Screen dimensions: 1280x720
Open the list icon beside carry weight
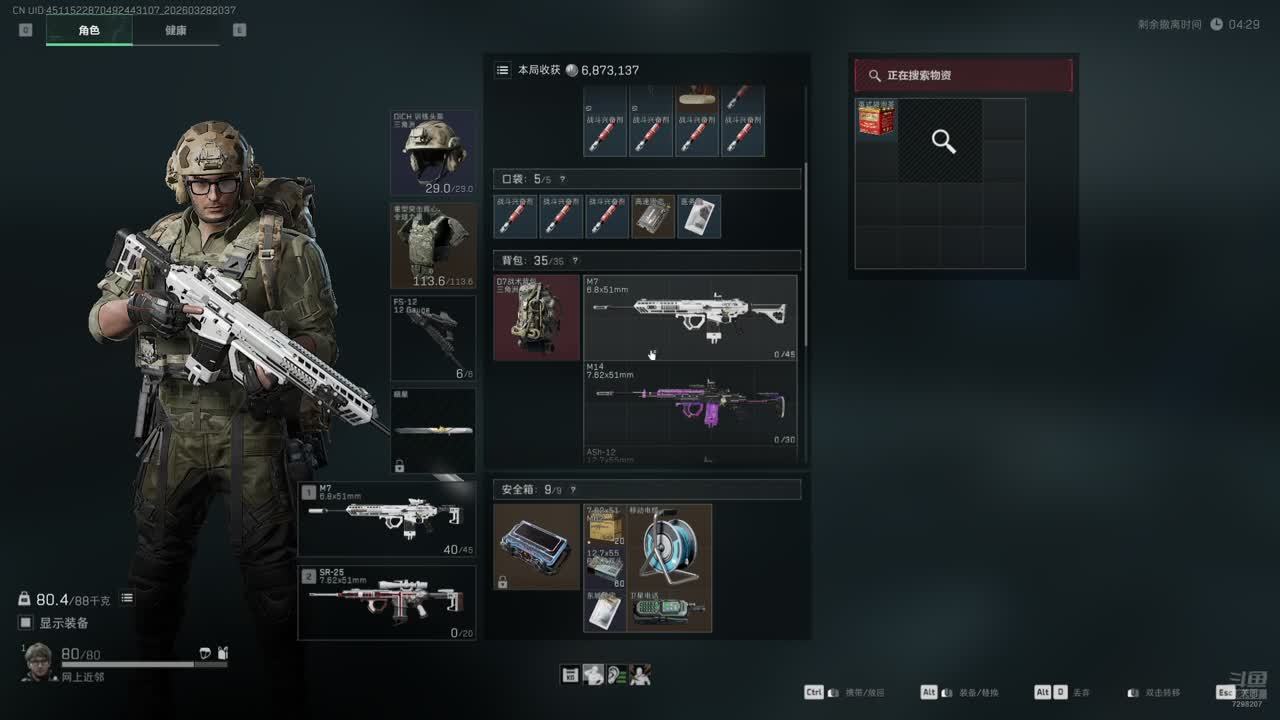pos(127,598)
